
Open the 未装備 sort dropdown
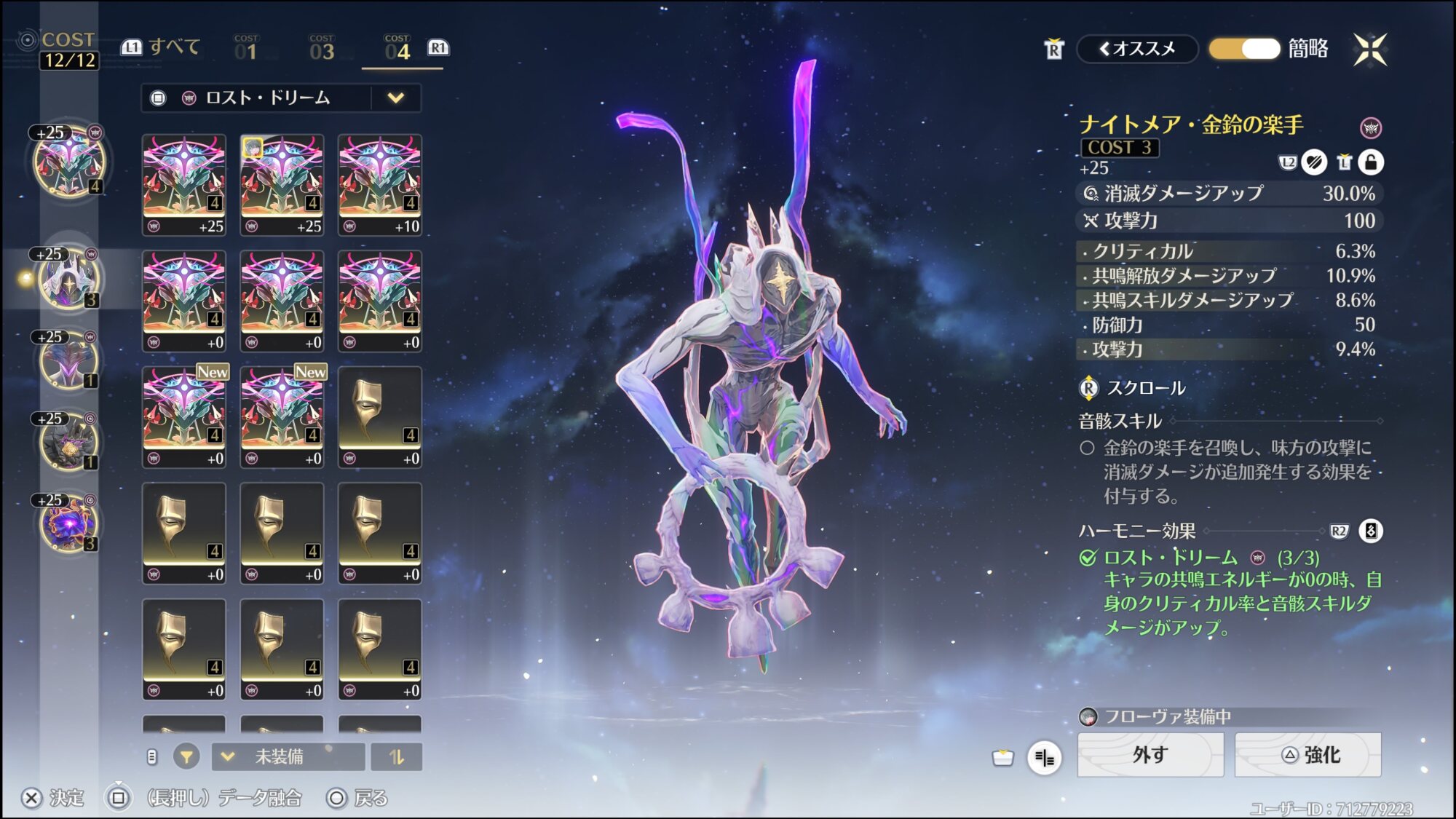tap(288, 757)
